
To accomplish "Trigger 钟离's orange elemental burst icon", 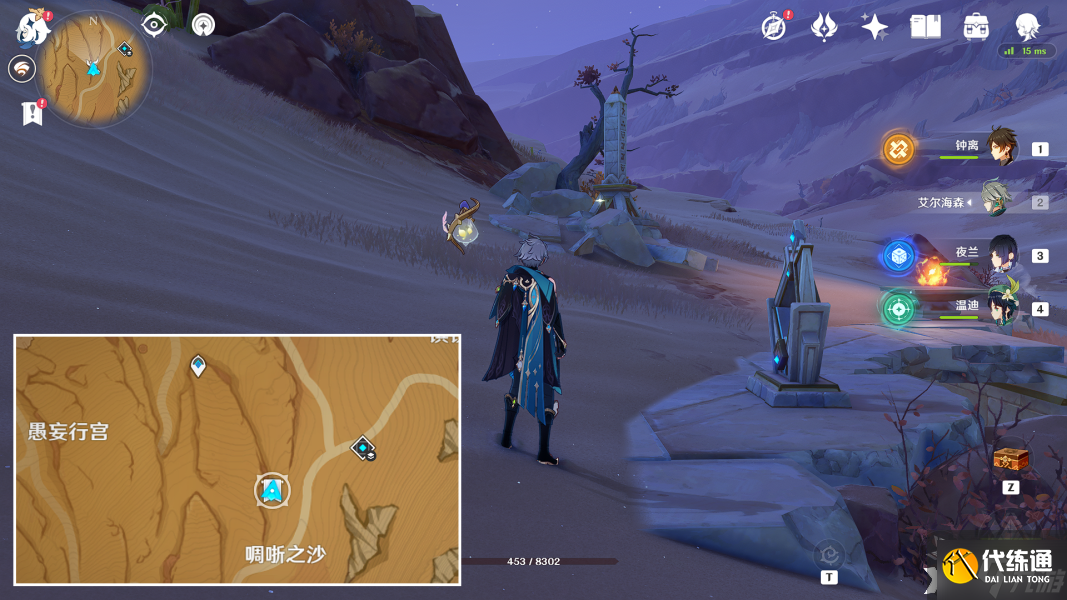I will pyautogui.click(x=898, y=149).
